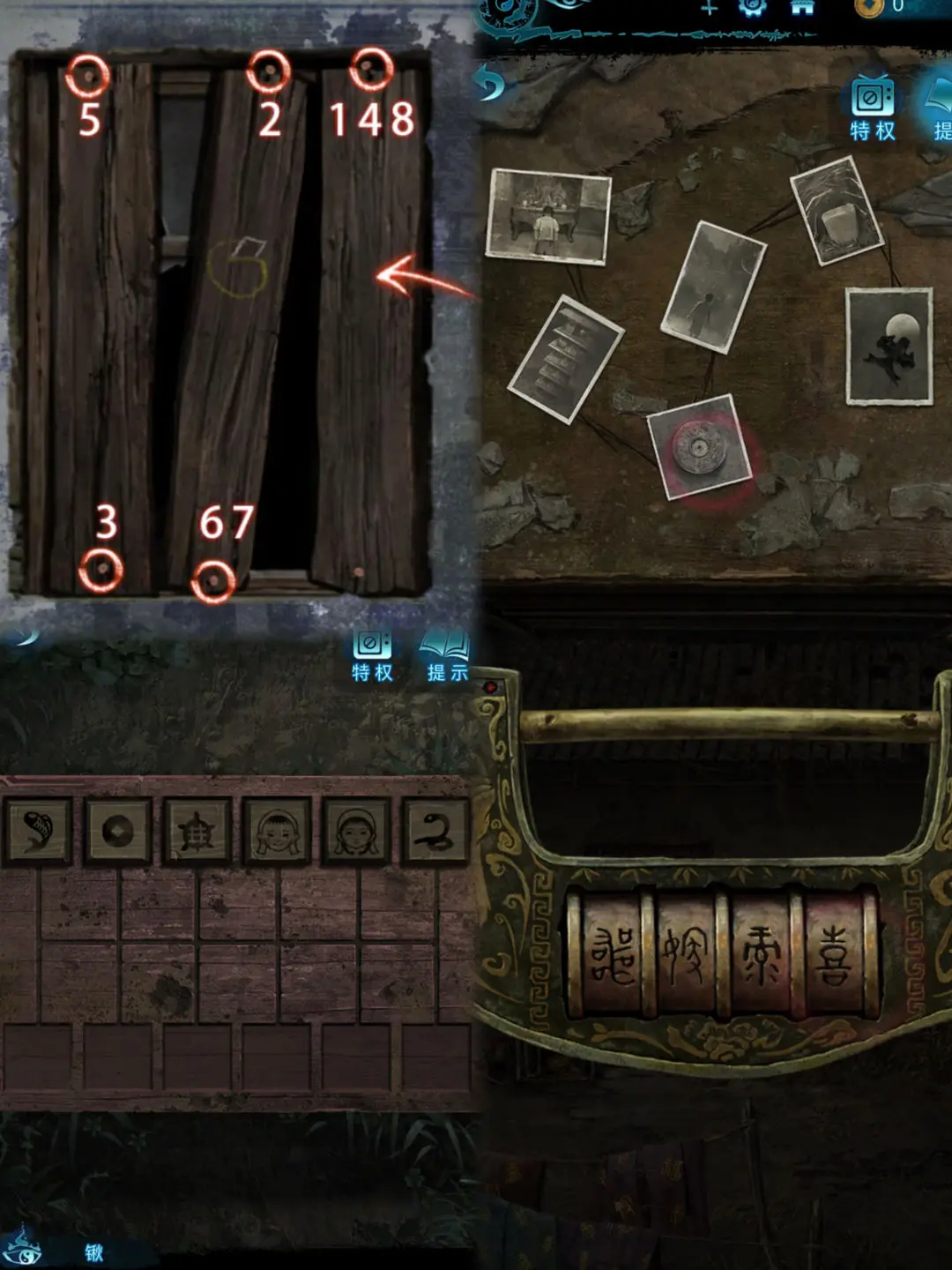Viewport: 952px width, 1270px height.
Task: Go to the home screen icon
Action: click(801, 8)
